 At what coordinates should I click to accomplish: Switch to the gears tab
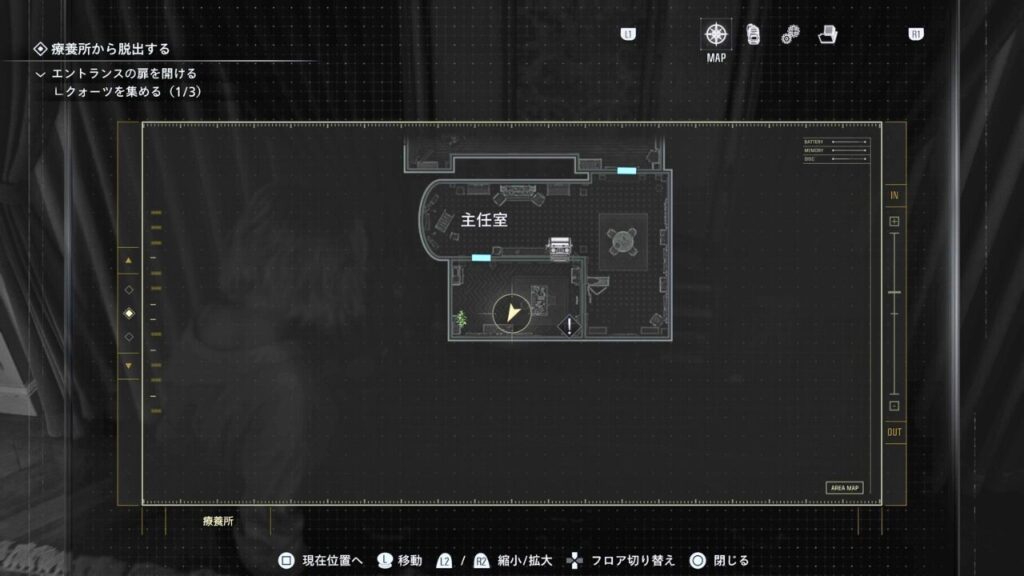pos(790,35)
